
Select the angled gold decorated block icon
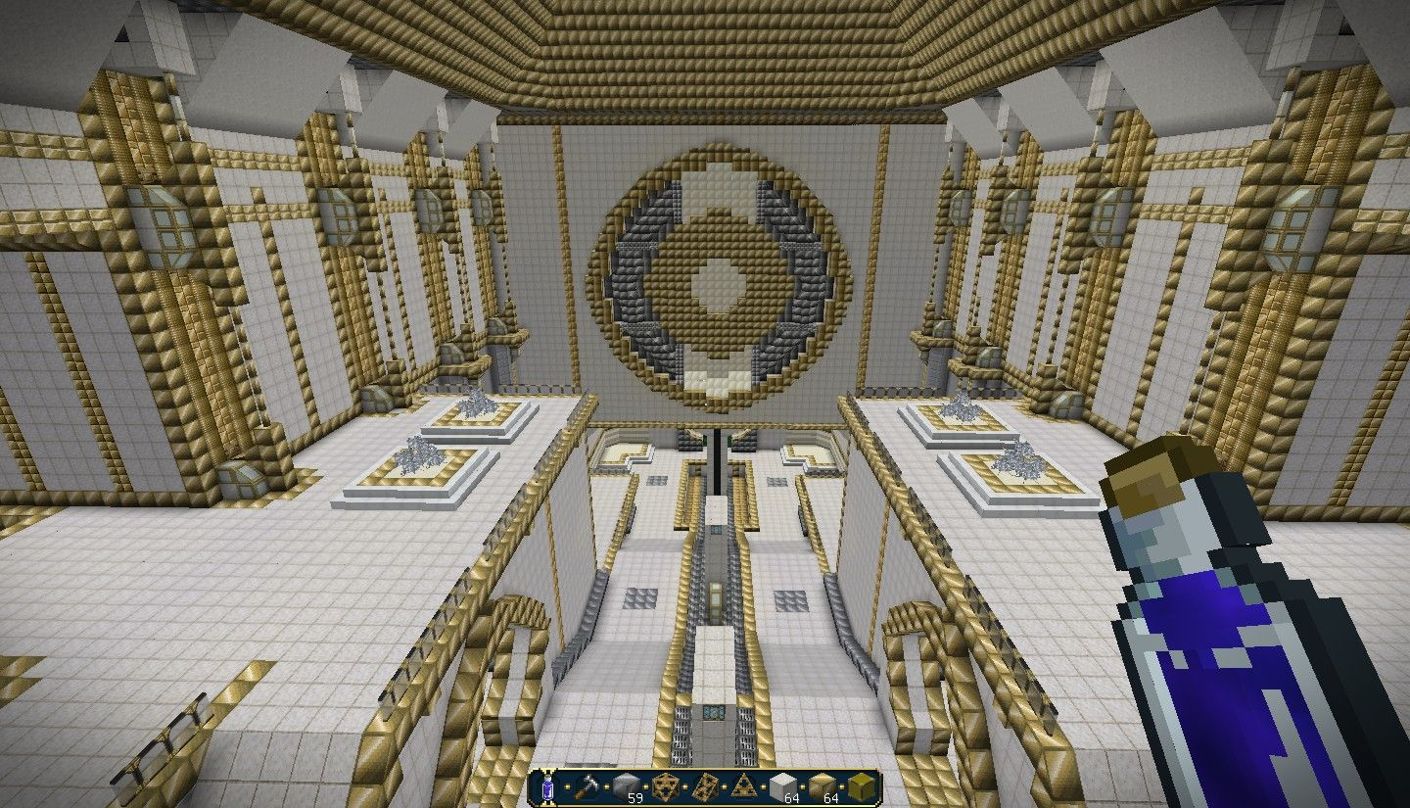[x=704, y=788]
